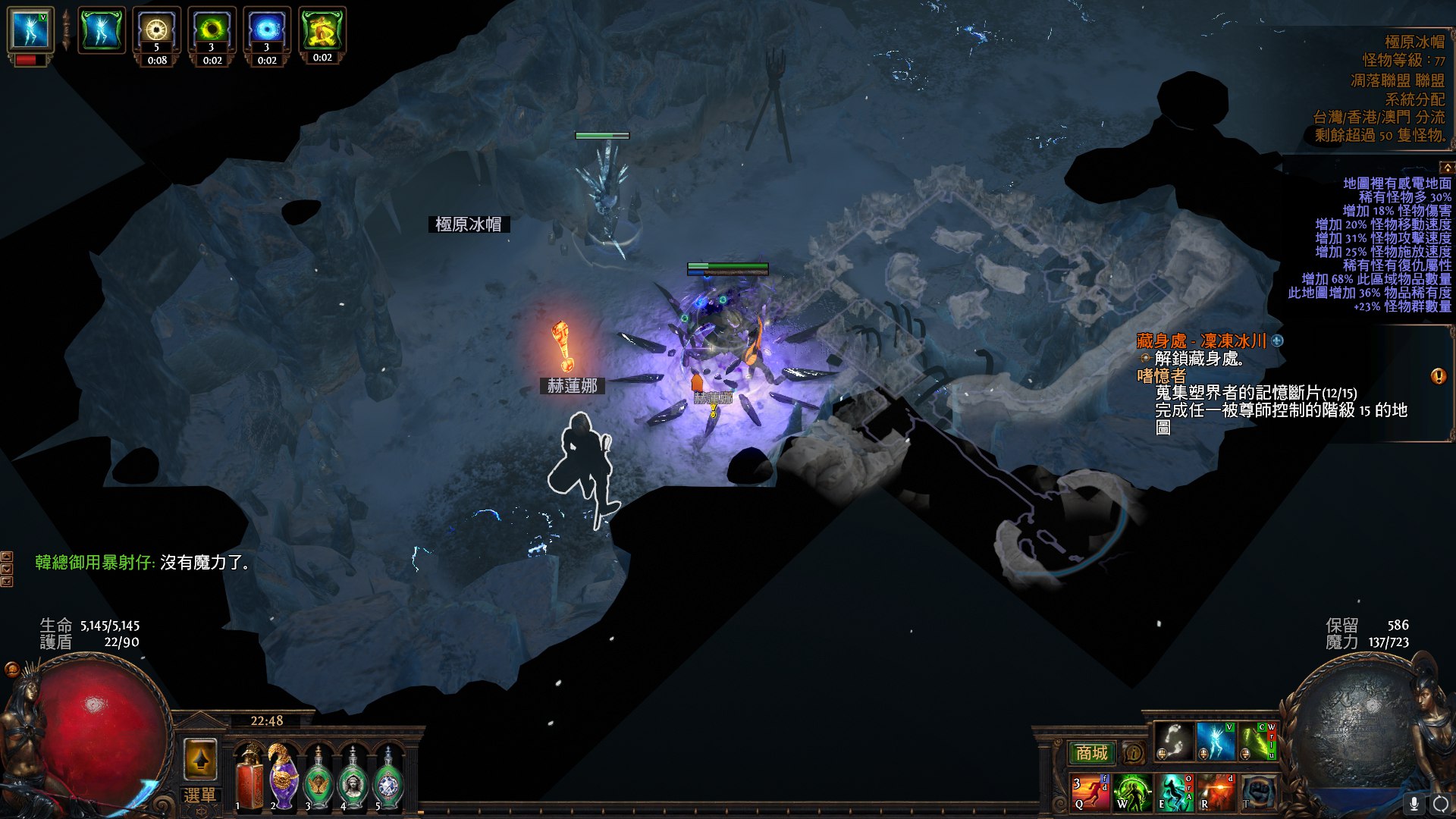
Task: Open the 選單 menu button
Action: pyautogui.click(x=199, y=795)
